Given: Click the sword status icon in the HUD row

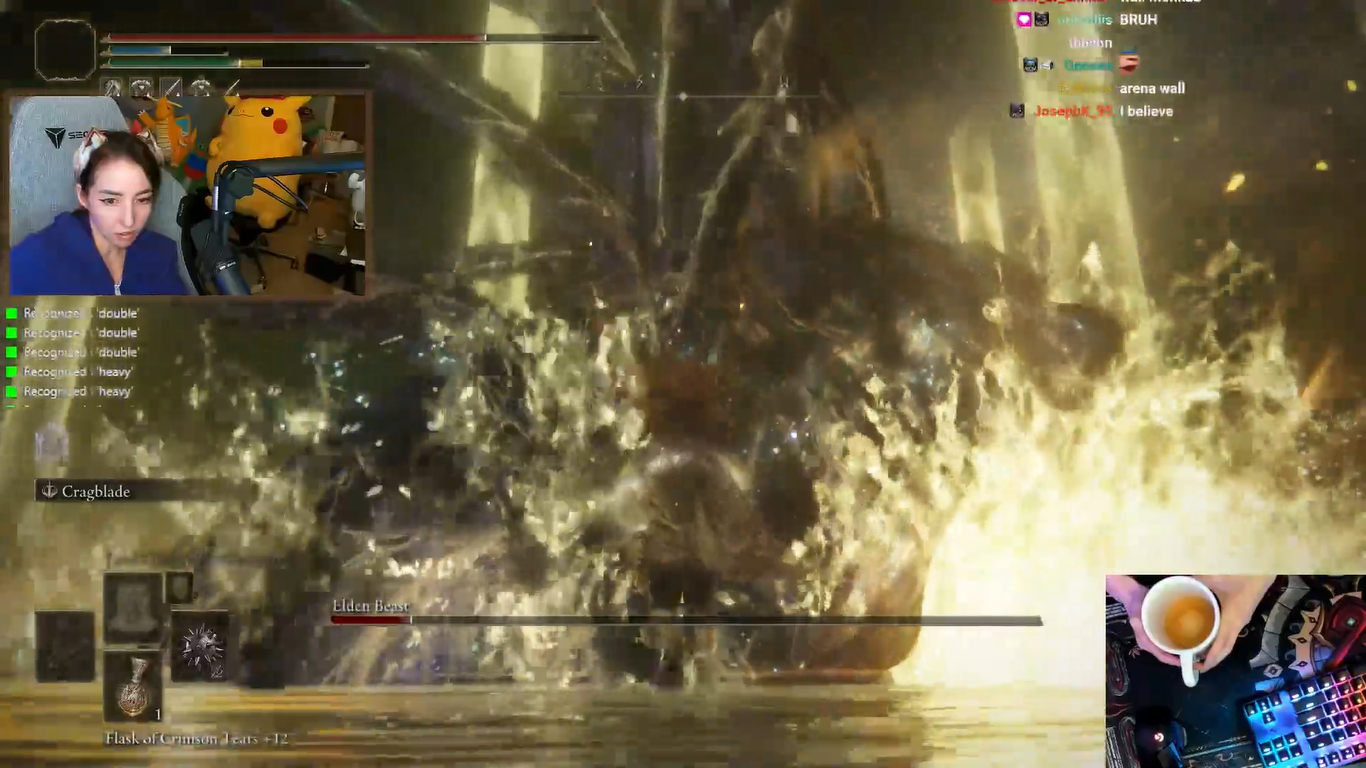Looking at the screenshot, I should click(168, 88).
